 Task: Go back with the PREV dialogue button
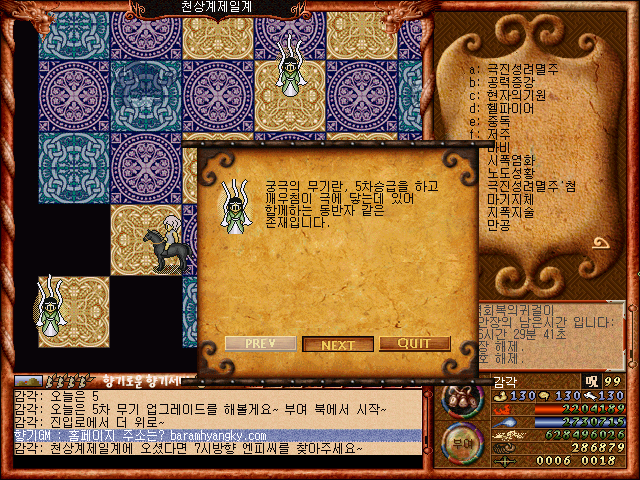coord(260,344)
